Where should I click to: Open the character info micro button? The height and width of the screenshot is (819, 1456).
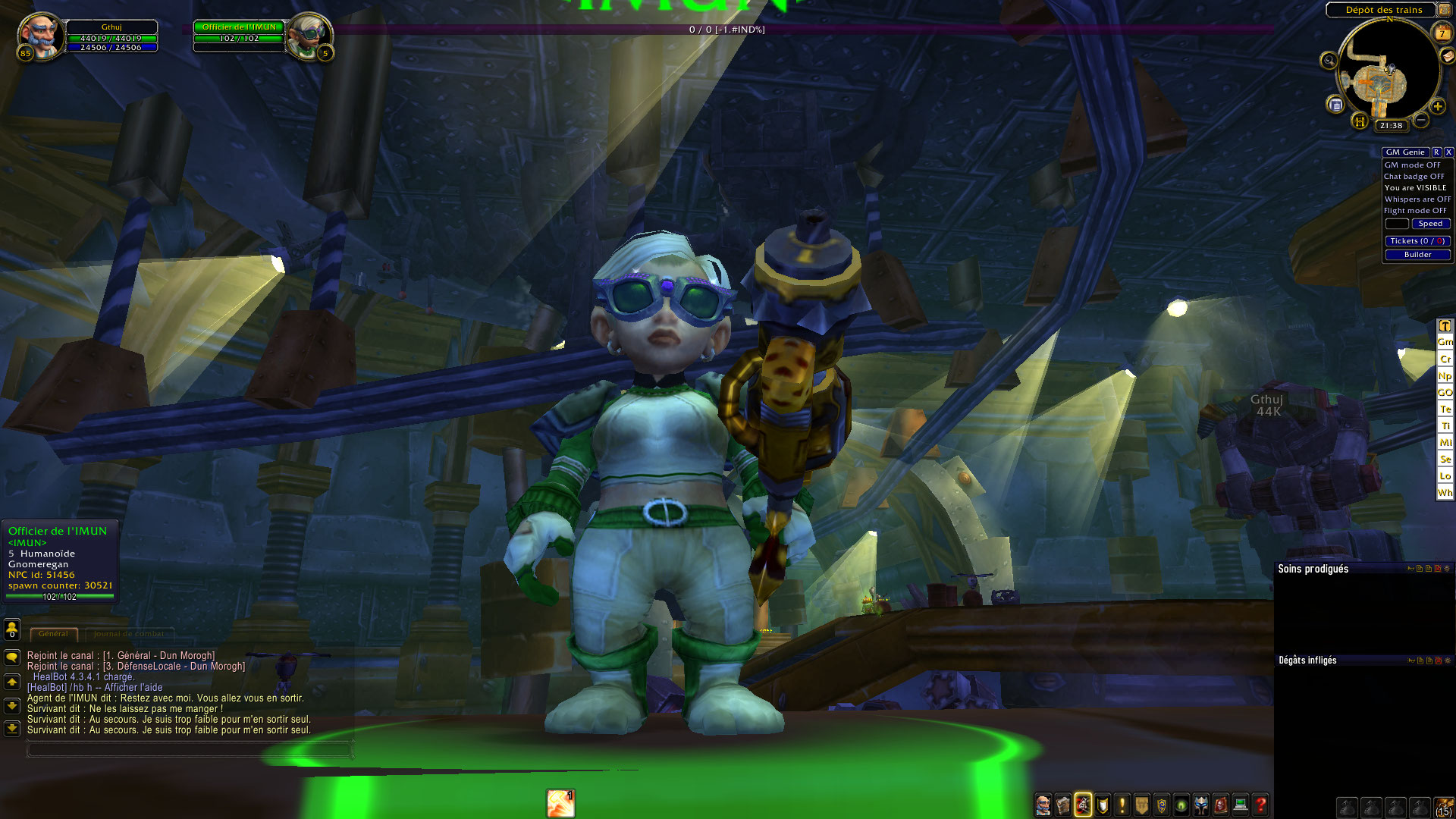point(1043,805)
